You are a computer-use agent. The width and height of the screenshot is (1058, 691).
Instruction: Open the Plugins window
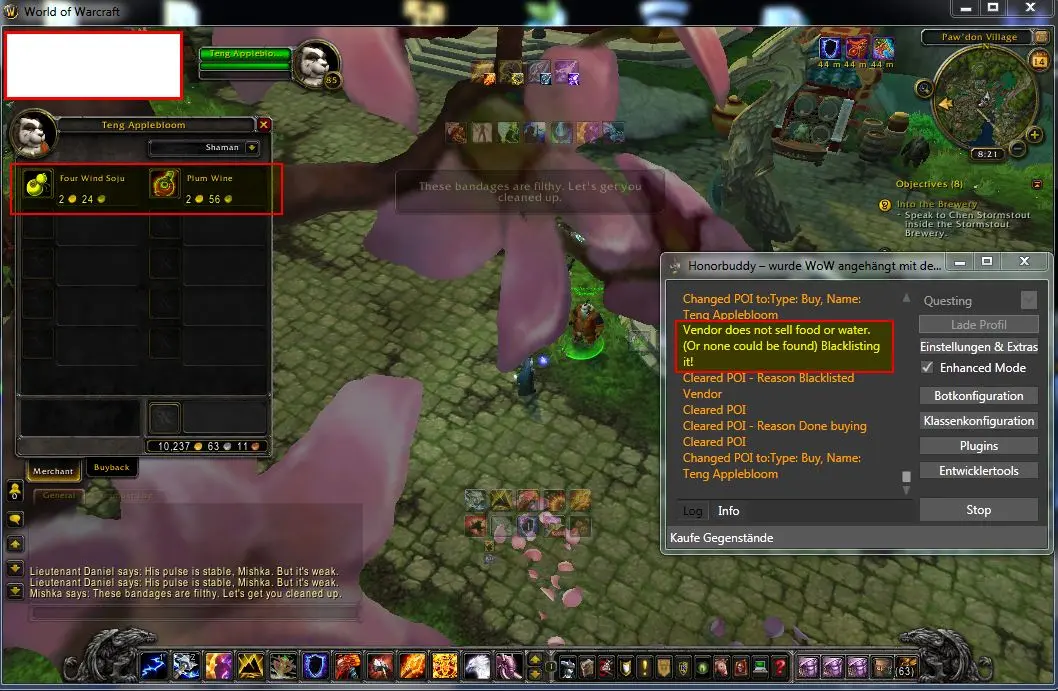click(x=978, y=446)
